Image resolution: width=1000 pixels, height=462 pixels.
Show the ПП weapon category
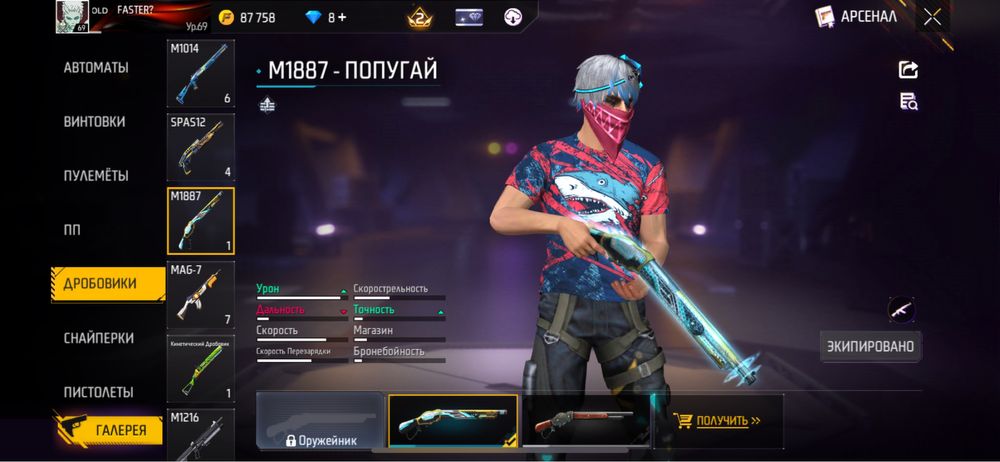click(72, 230)
